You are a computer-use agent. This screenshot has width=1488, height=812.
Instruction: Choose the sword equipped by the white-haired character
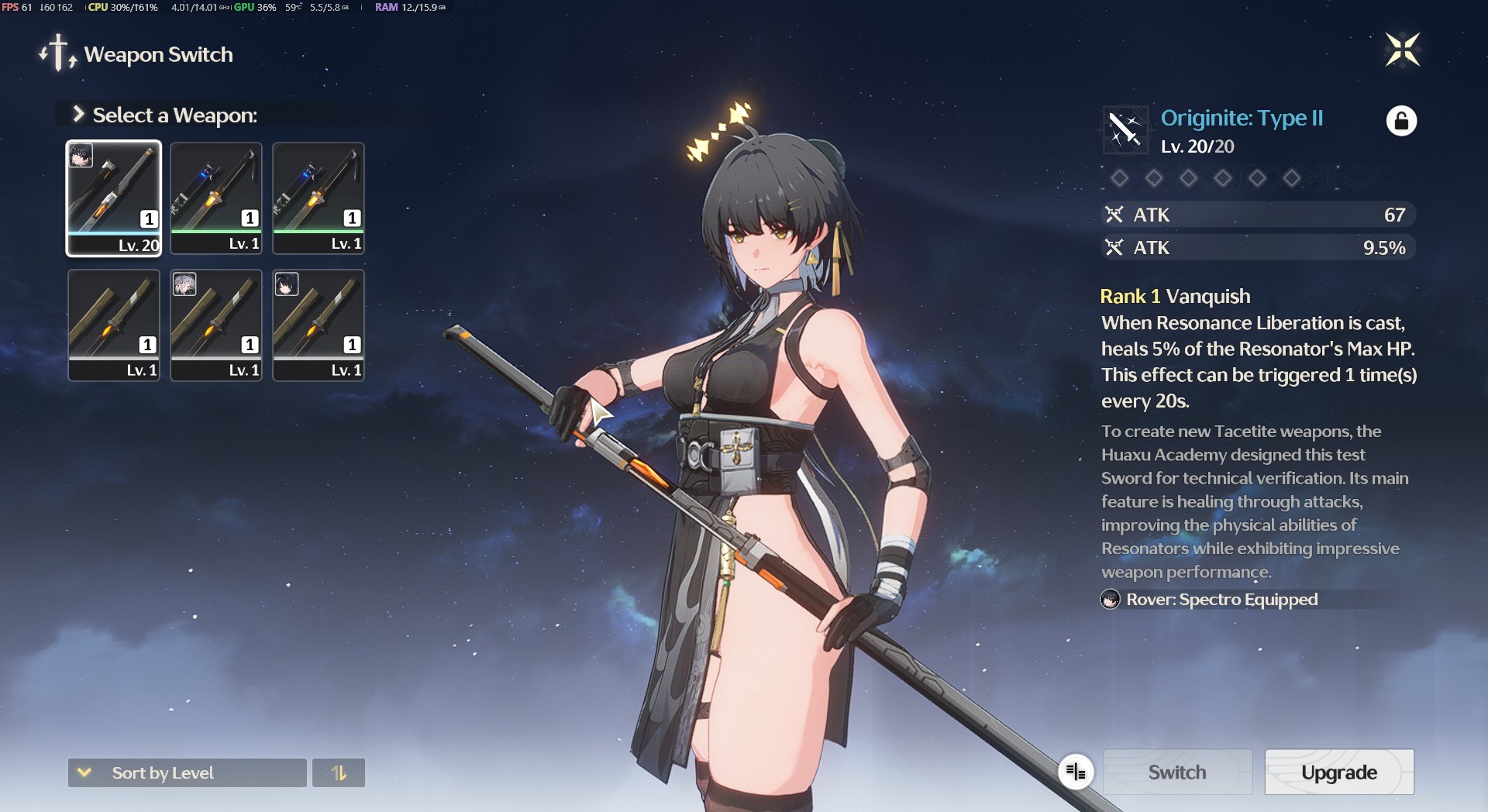coord(216,325)
